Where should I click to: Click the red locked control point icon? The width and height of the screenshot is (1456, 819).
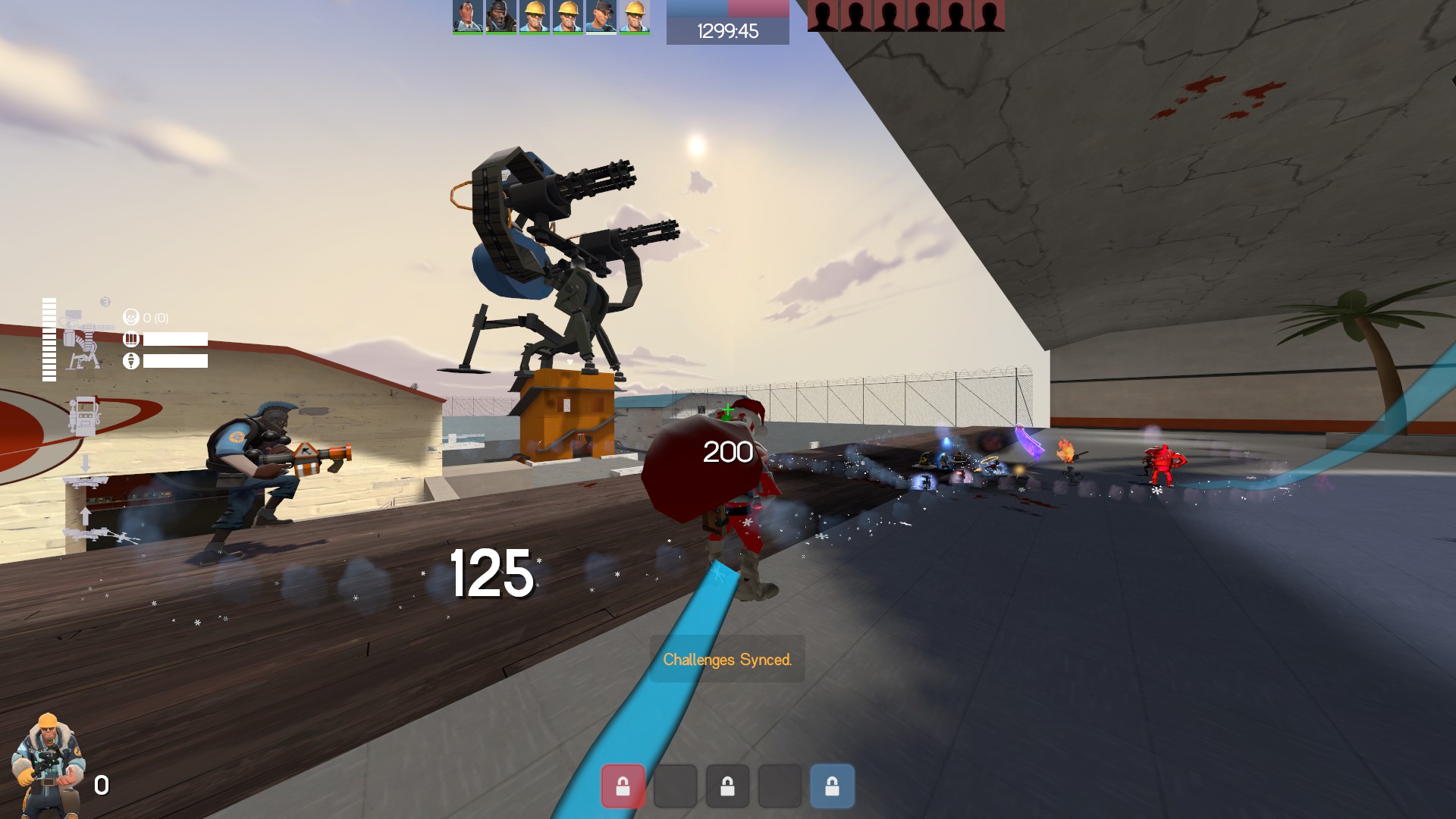coord(623,786)
